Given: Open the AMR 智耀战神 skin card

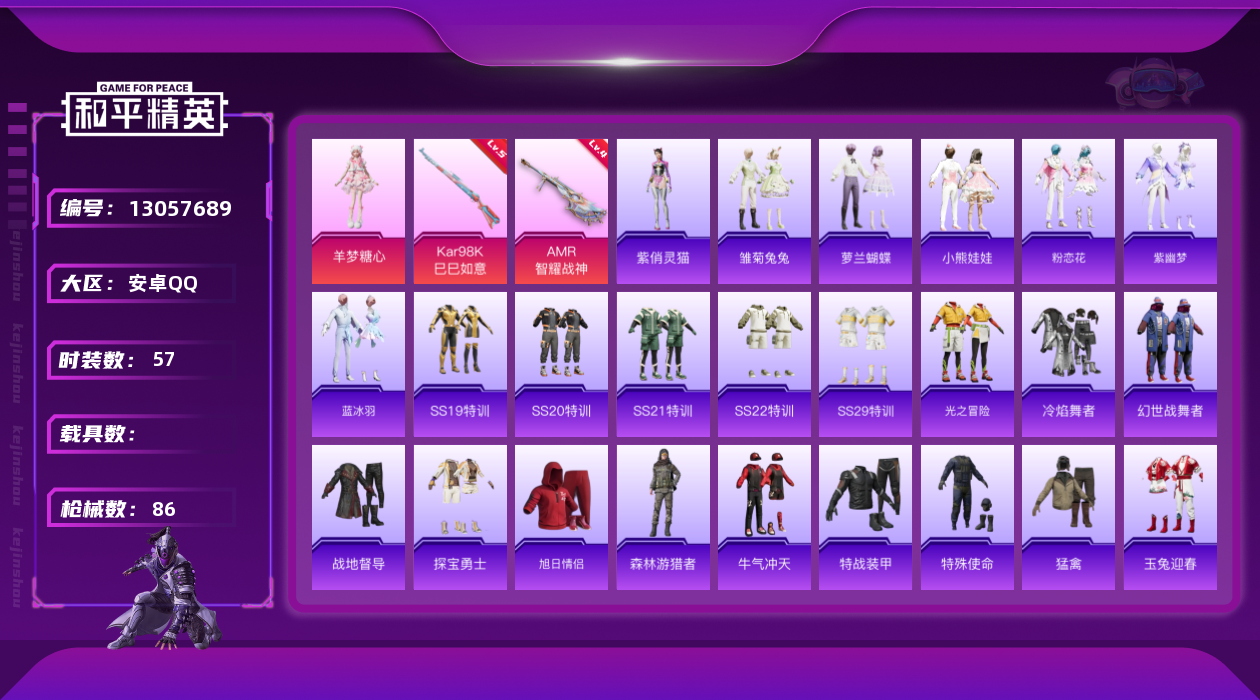Looking at the screenshot, I should pyautogui.click(x=561, y=210).
